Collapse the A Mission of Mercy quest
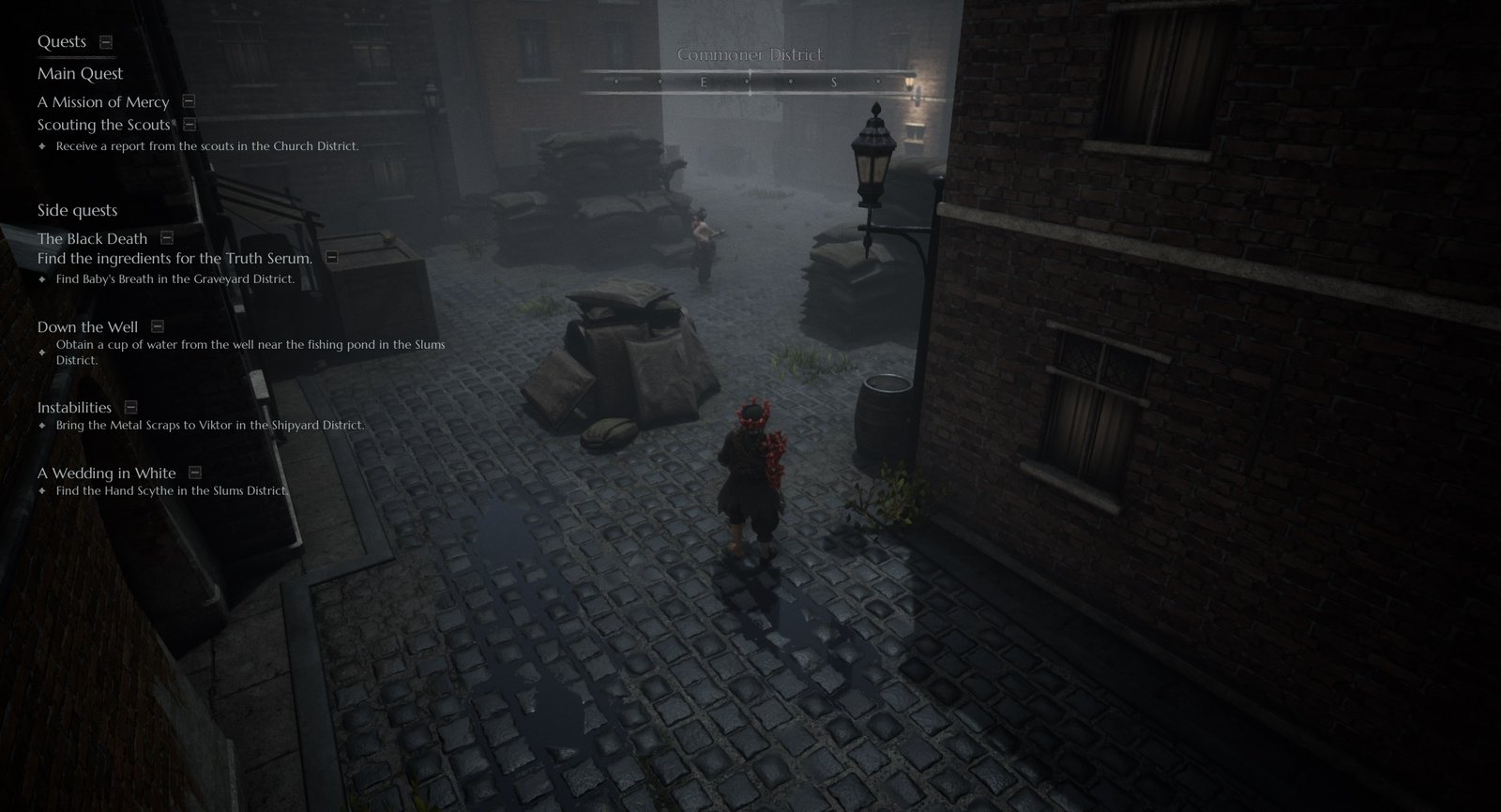The width and height of the screenshot is (1501, 812). (189, 101)
